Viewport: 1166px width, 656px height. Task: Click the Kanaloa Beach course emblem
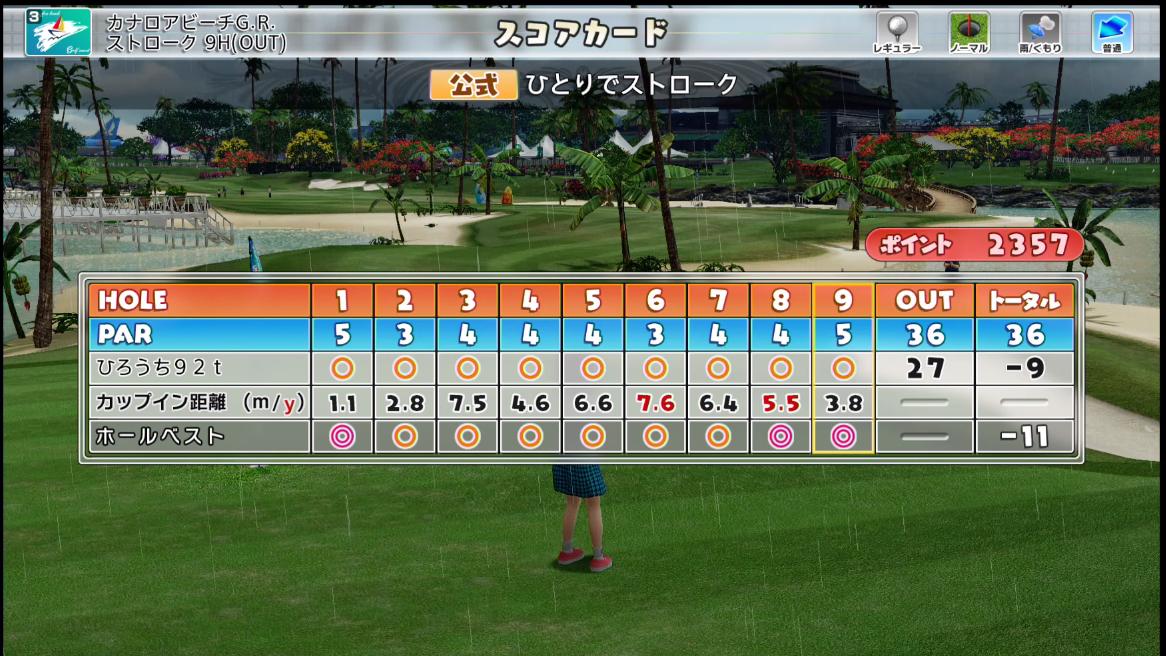58,32
